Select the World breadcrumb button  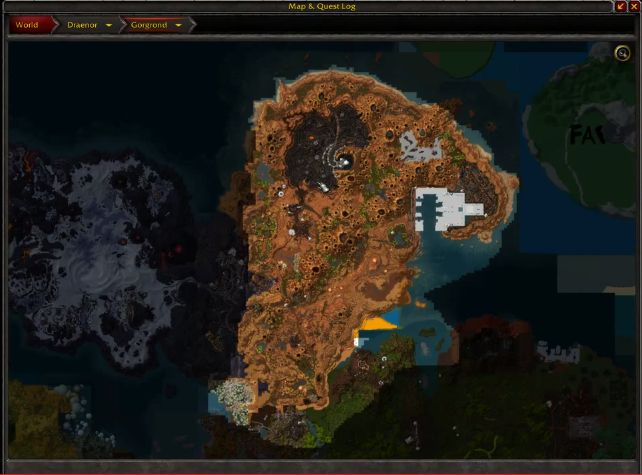click(x=27, y=25)
